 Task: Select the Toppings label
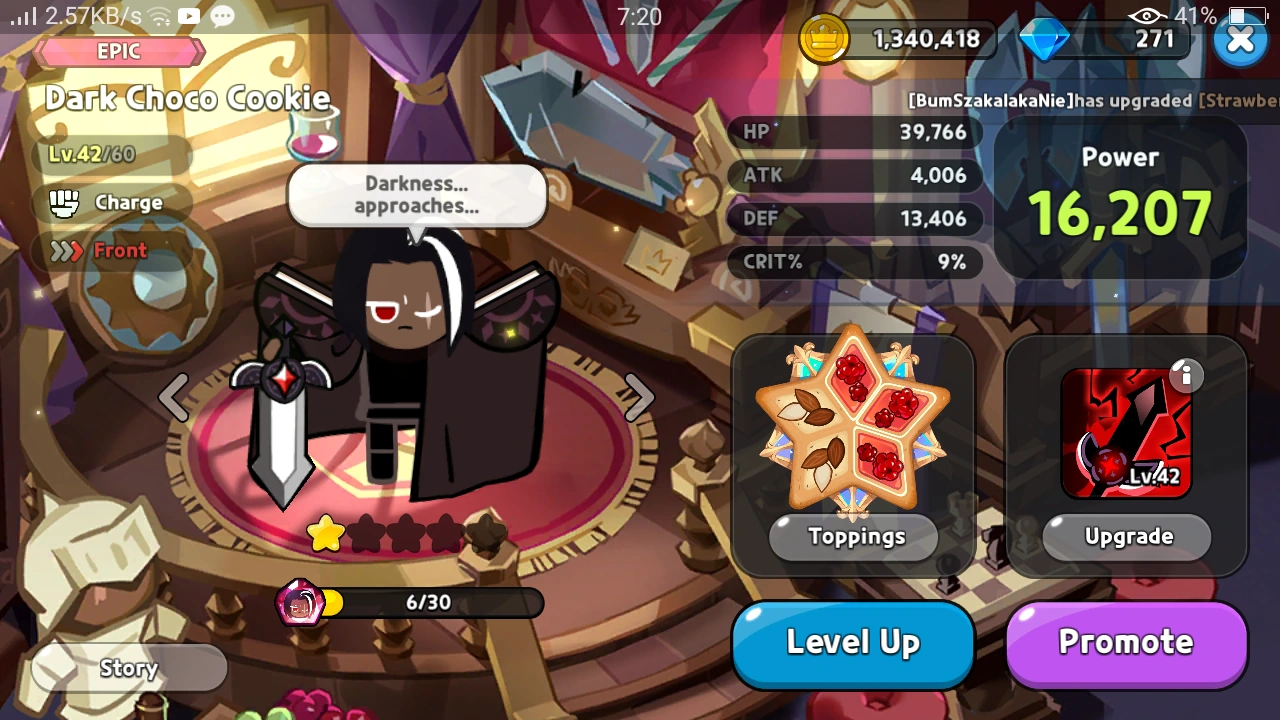852,537
